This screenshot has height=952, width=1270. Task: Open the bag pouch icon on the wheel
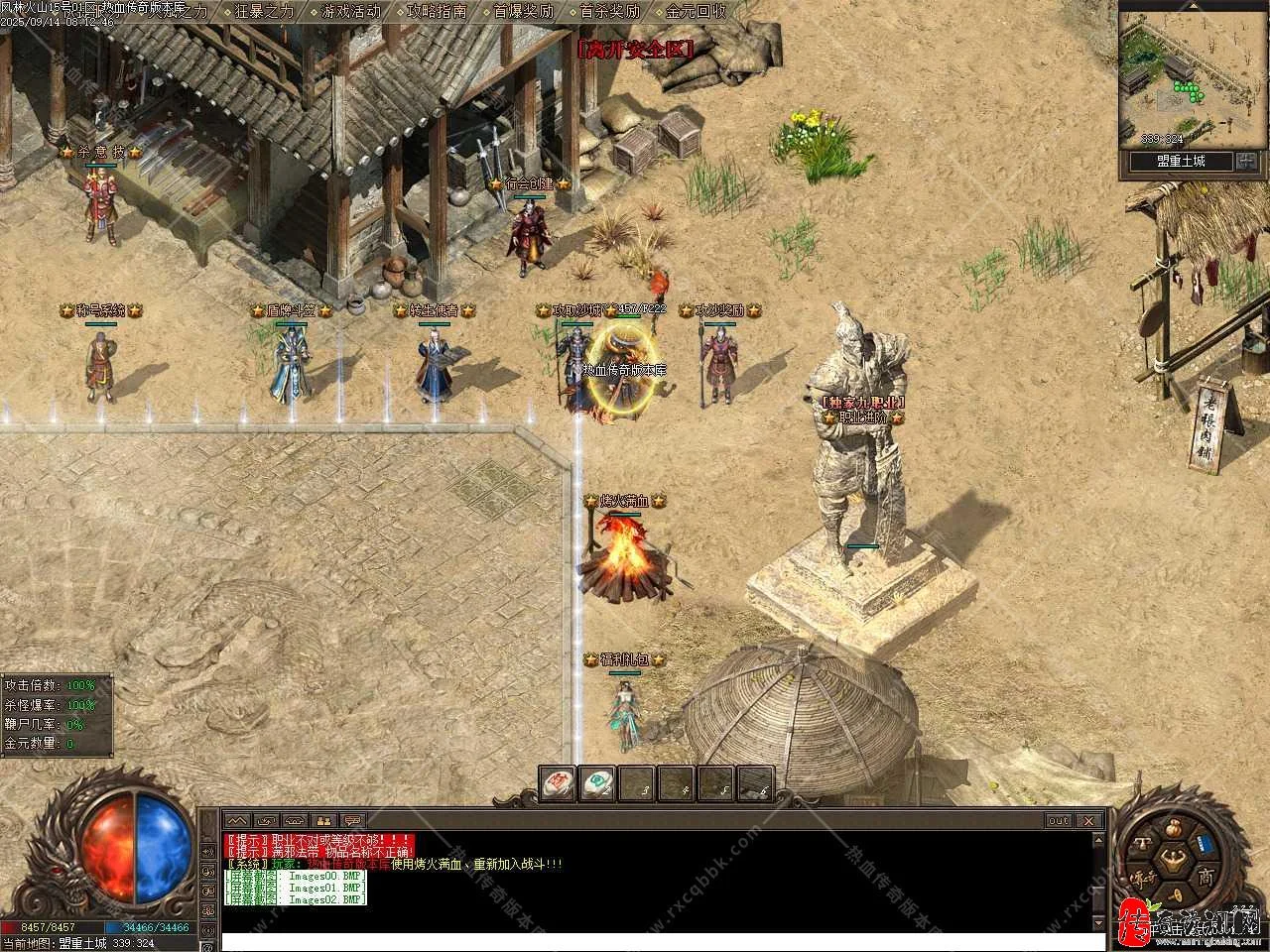click(x=1174, y=827)
